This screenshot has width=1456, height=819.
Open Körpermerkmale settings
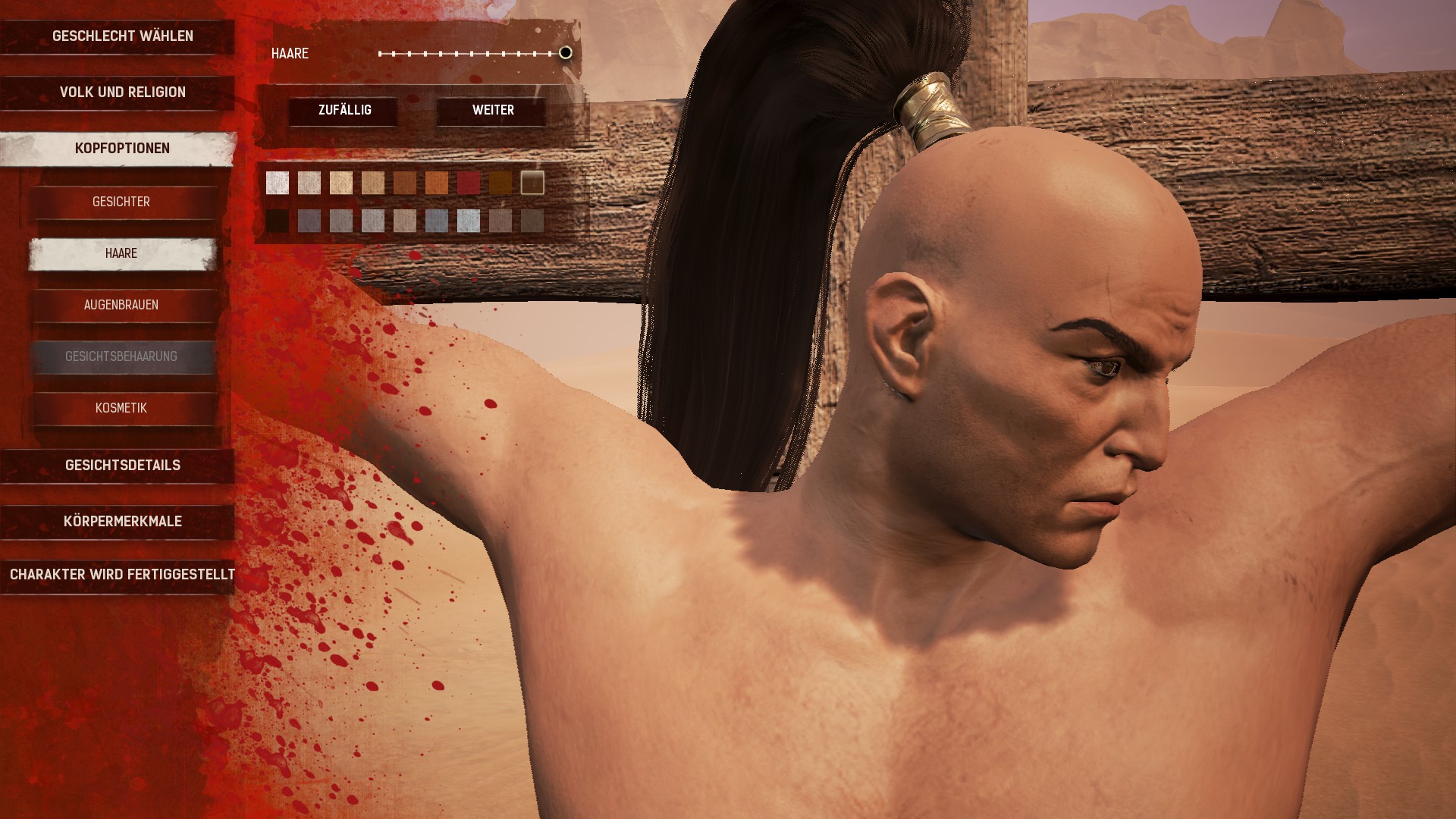(x=122, y=522)
